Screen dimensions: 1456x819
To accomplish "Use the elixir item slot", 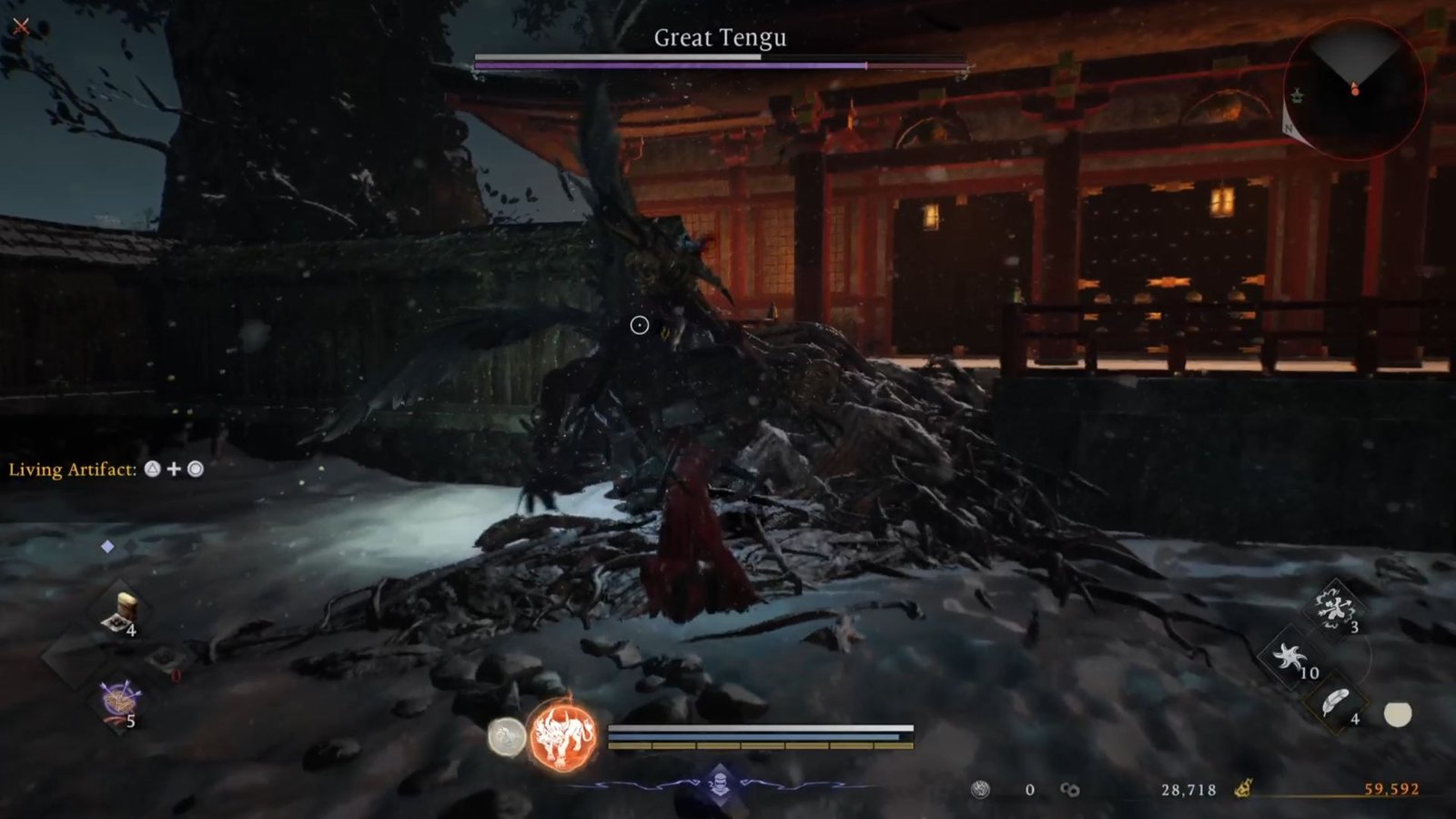I will pos(120,612).
